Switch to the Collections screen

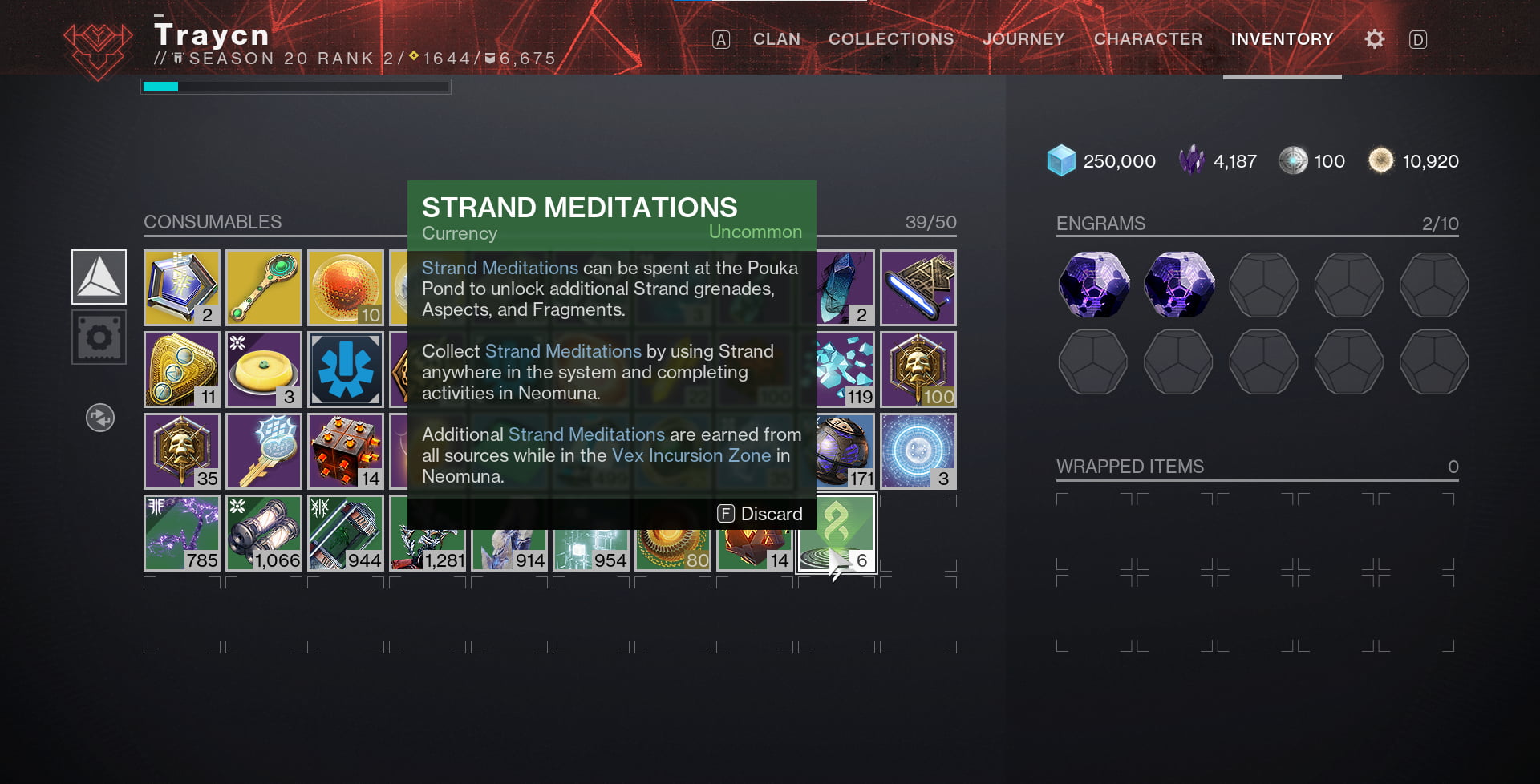[x=890, y=38]
